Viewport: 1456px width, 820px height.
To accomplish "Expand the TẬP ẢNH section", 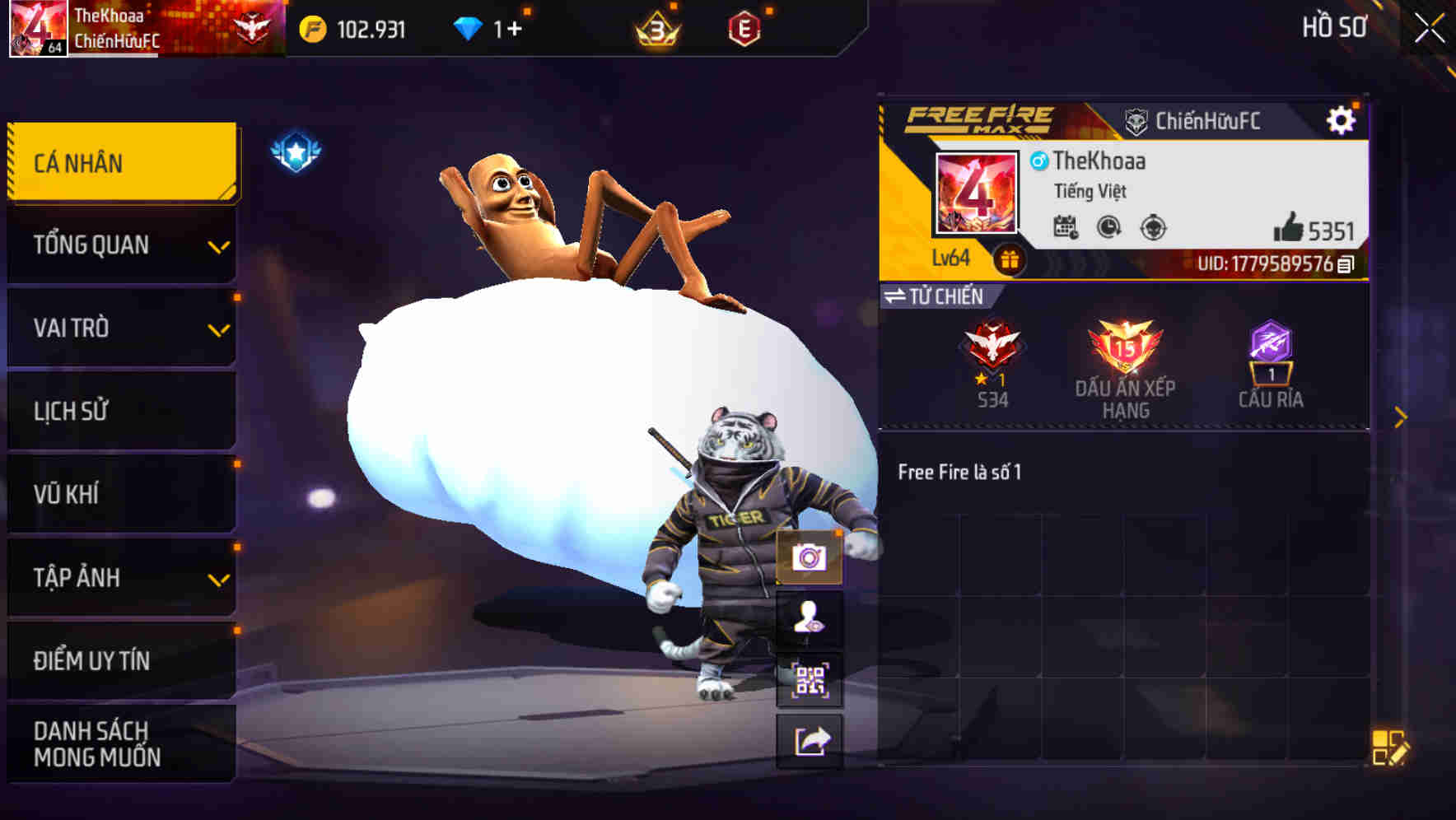I will 120,578.
